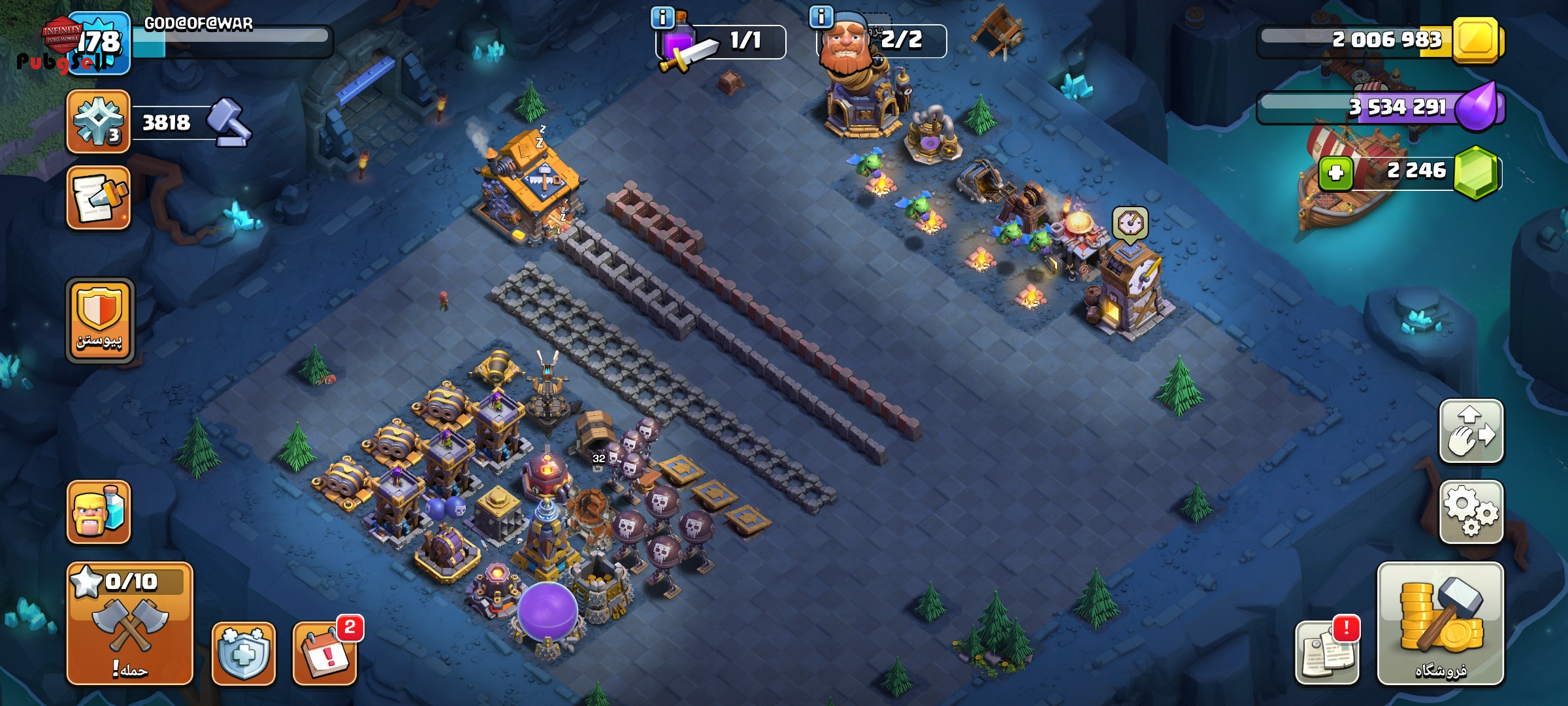
Task: Open the layout editor hand-and-arrows button
Action: [x=1471, y=431]
